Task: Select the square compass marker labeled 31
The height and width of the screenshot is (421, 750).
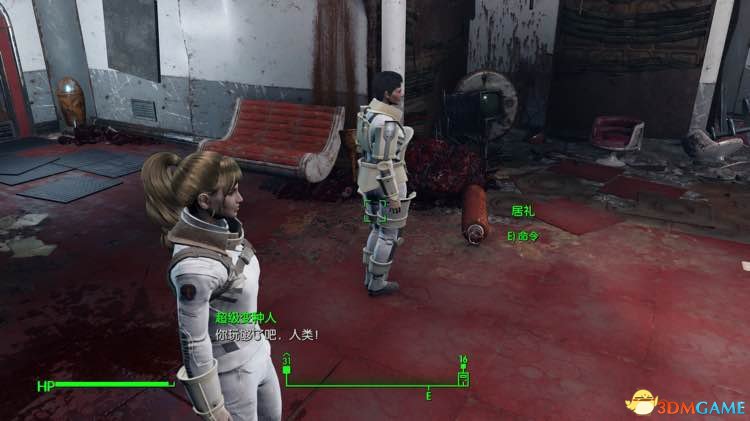Action: pyautogui.click(x=287, y=372)
